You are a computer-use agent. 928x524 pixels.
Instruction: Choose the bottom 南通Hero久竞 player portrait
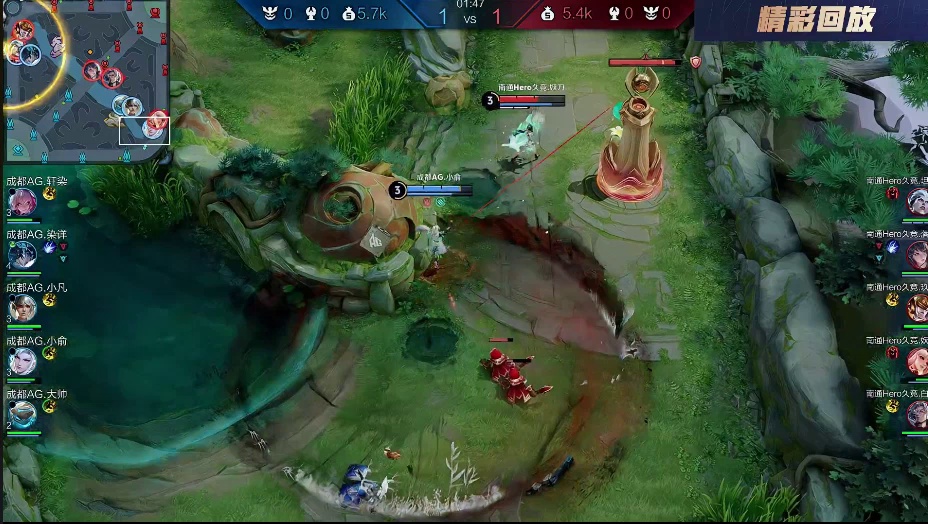[x=916, y=414]
